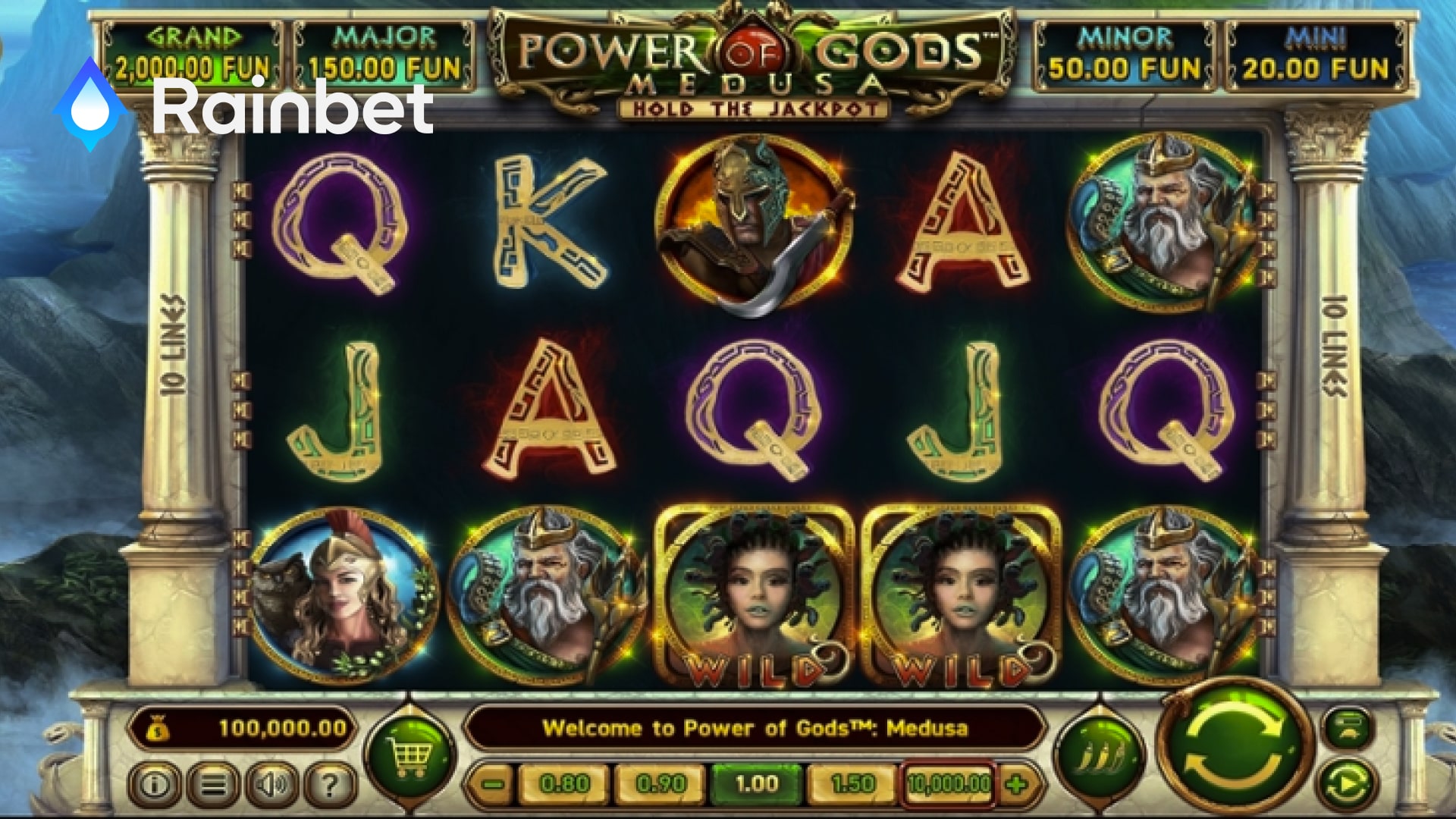This screenshot has height=819, width=1456.
Task: Toggle the sound speaker button
Action: pyautogui.click(x=271, y=784)
